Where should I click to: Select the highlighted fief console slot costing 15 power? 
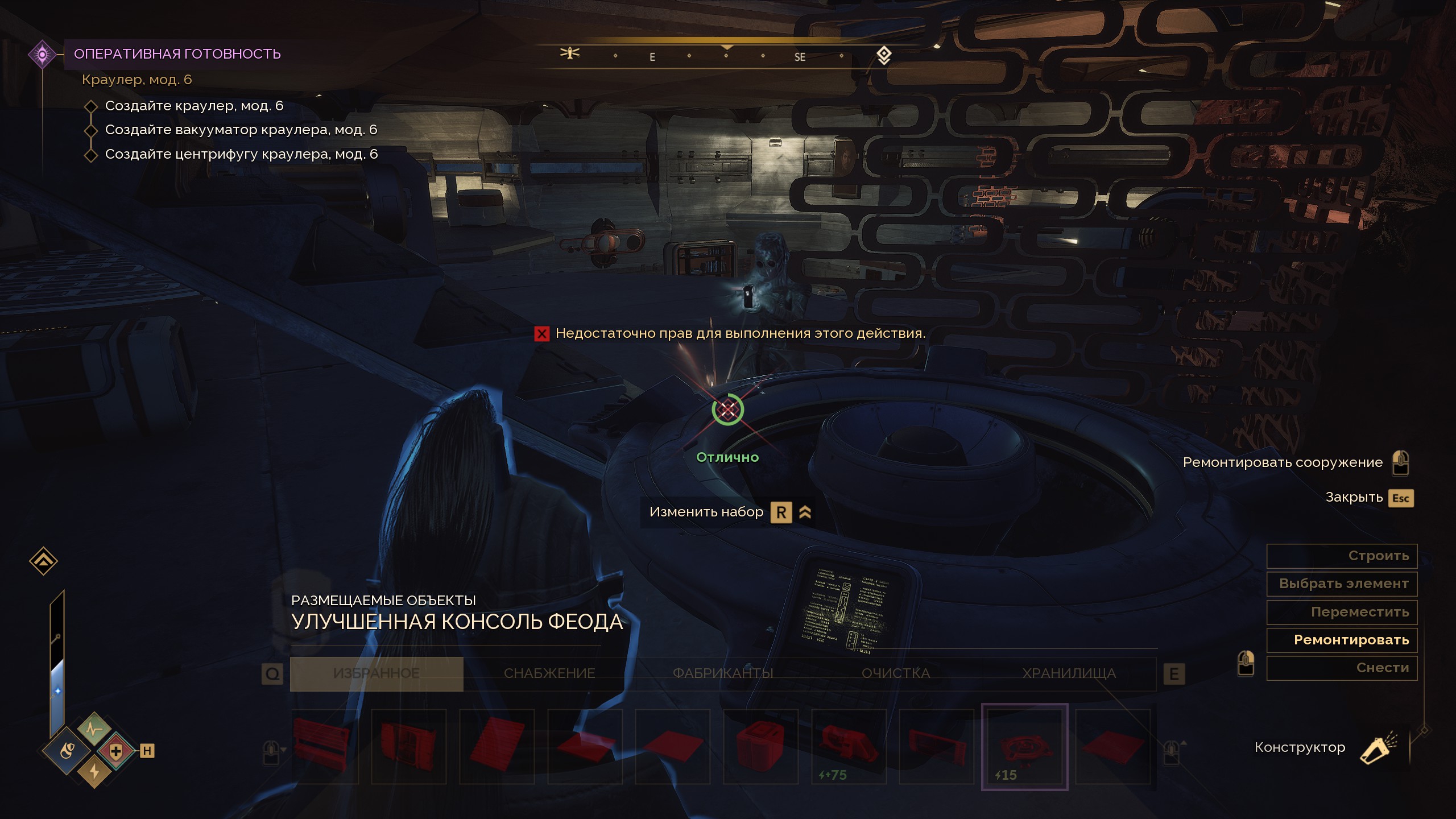click(1024, 746)
